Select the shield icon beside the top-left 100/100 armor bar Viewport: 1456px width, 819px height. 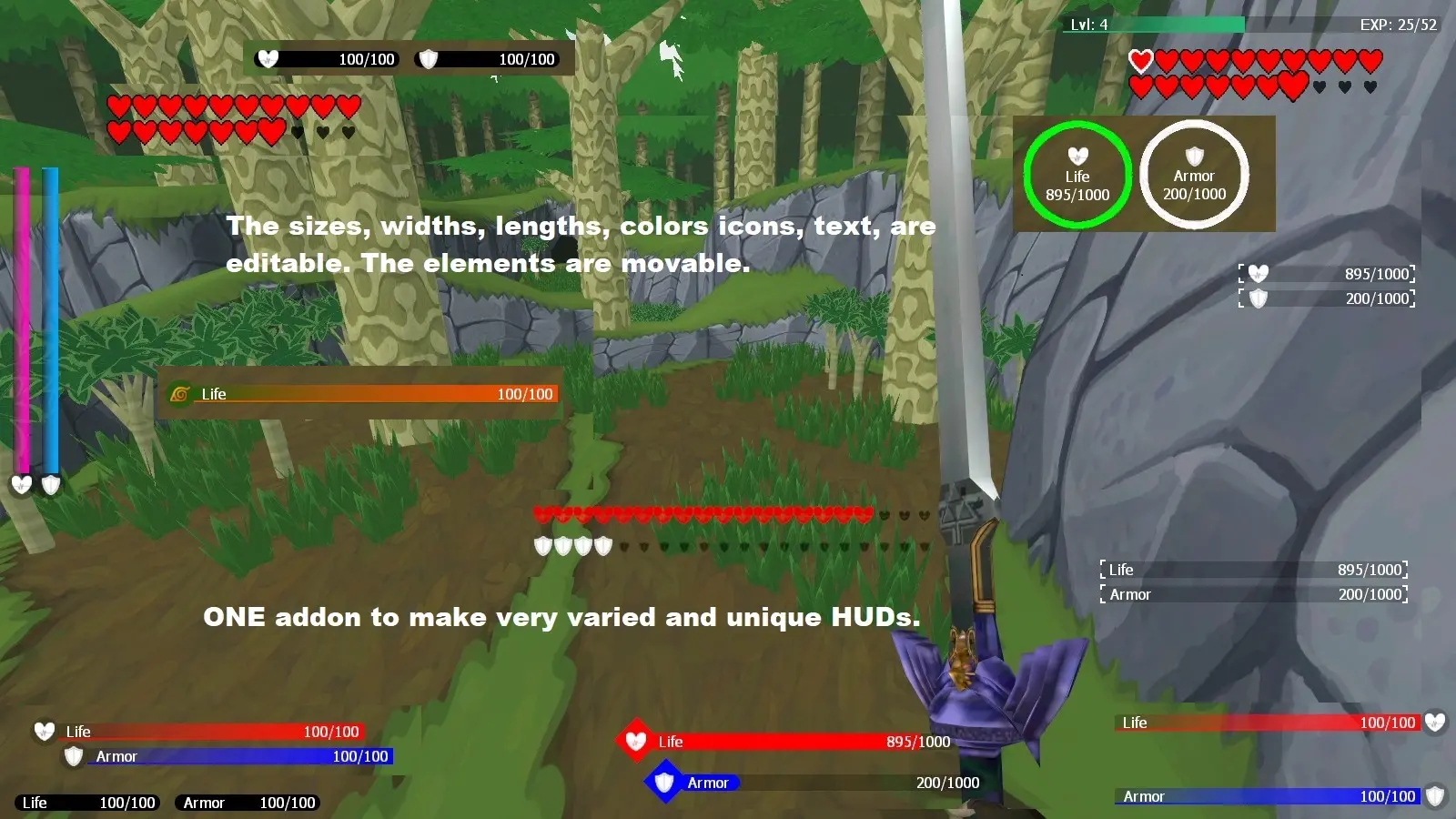[x=428, y=59]
